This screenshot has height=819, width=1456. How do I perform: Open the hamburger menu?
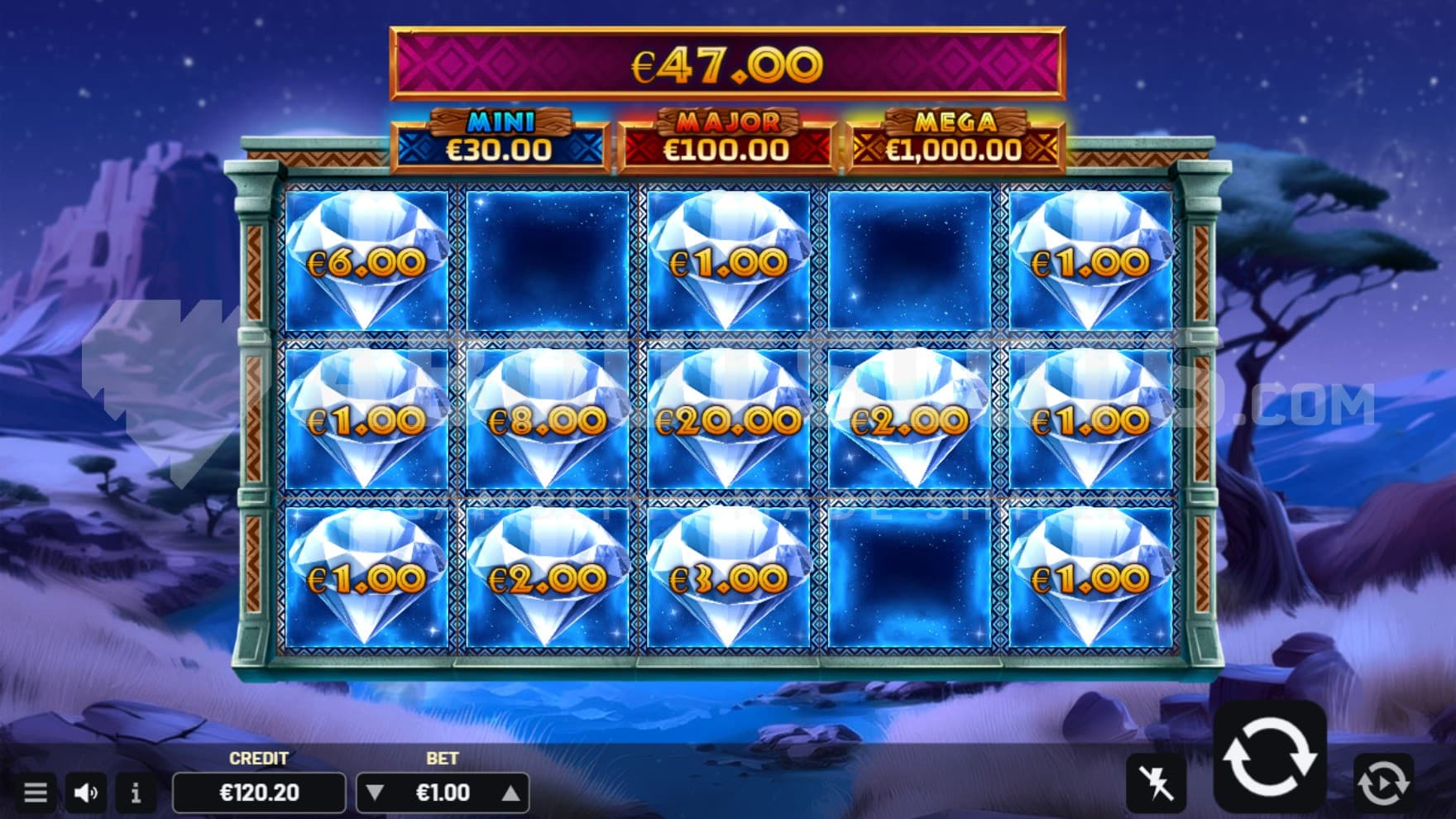35,793
